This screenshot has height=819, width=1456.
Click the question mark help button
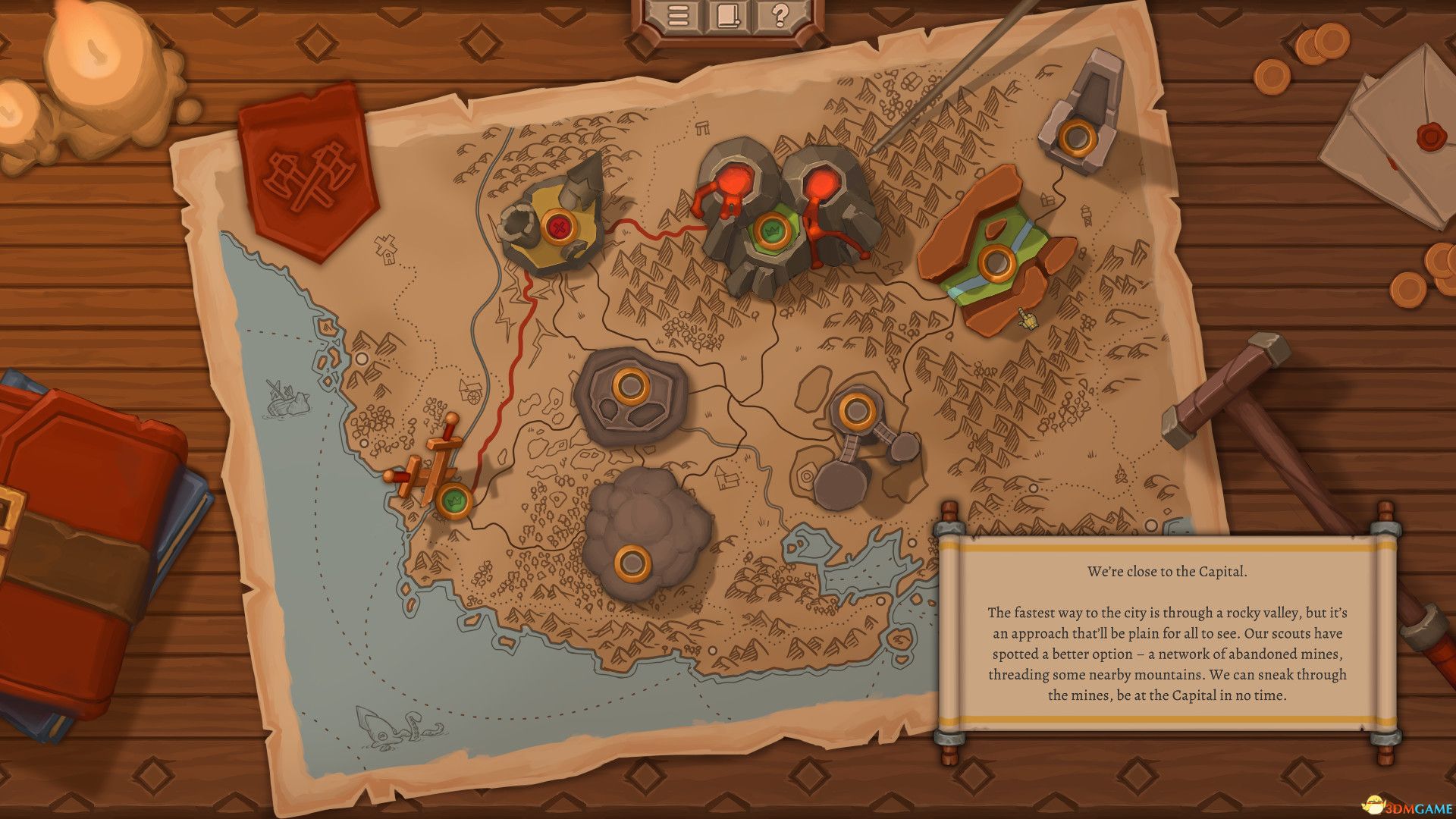[x=778, y=16]
